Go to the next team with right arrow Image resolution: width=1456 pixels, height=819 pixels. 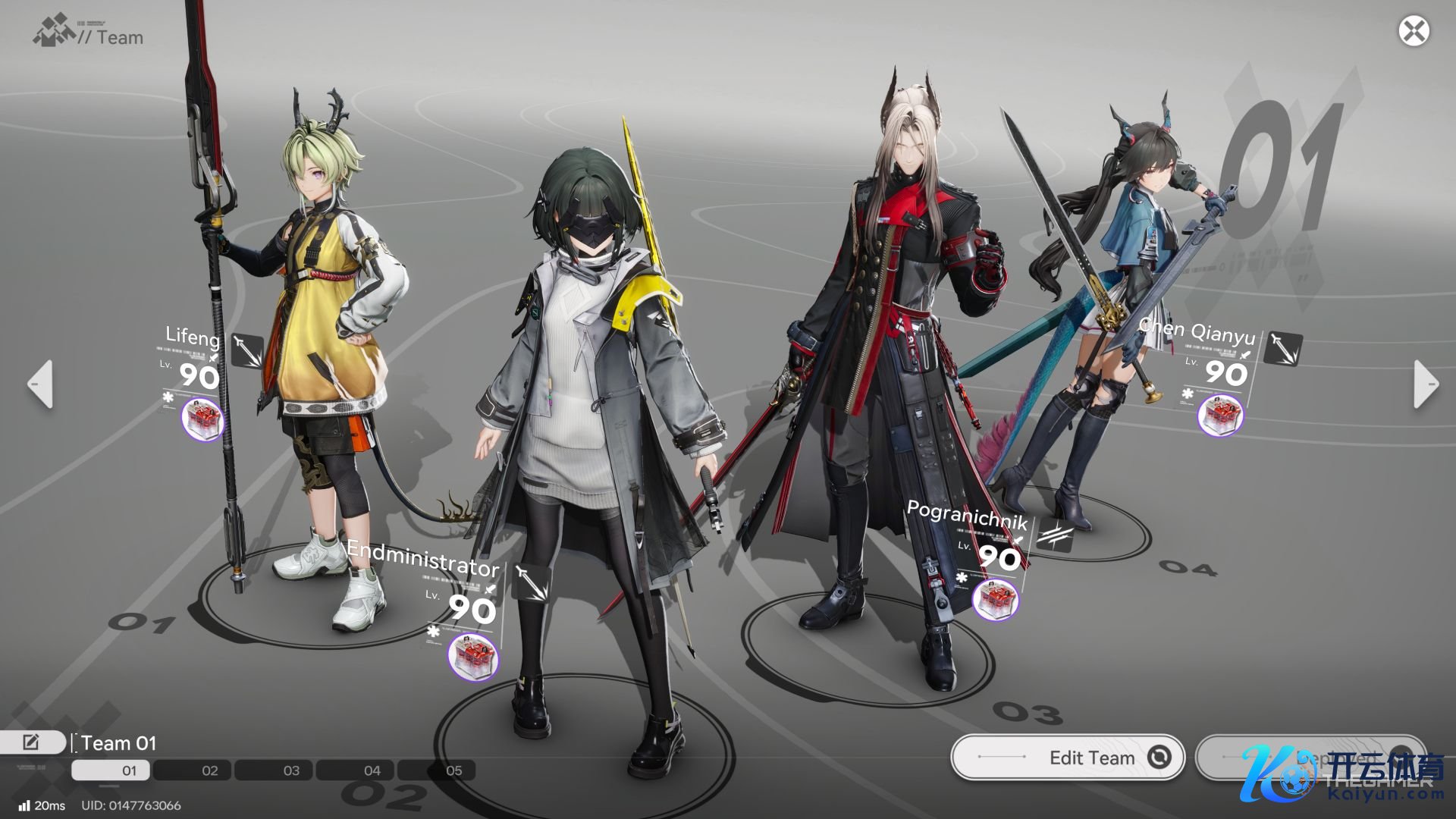coord(1425,384)
